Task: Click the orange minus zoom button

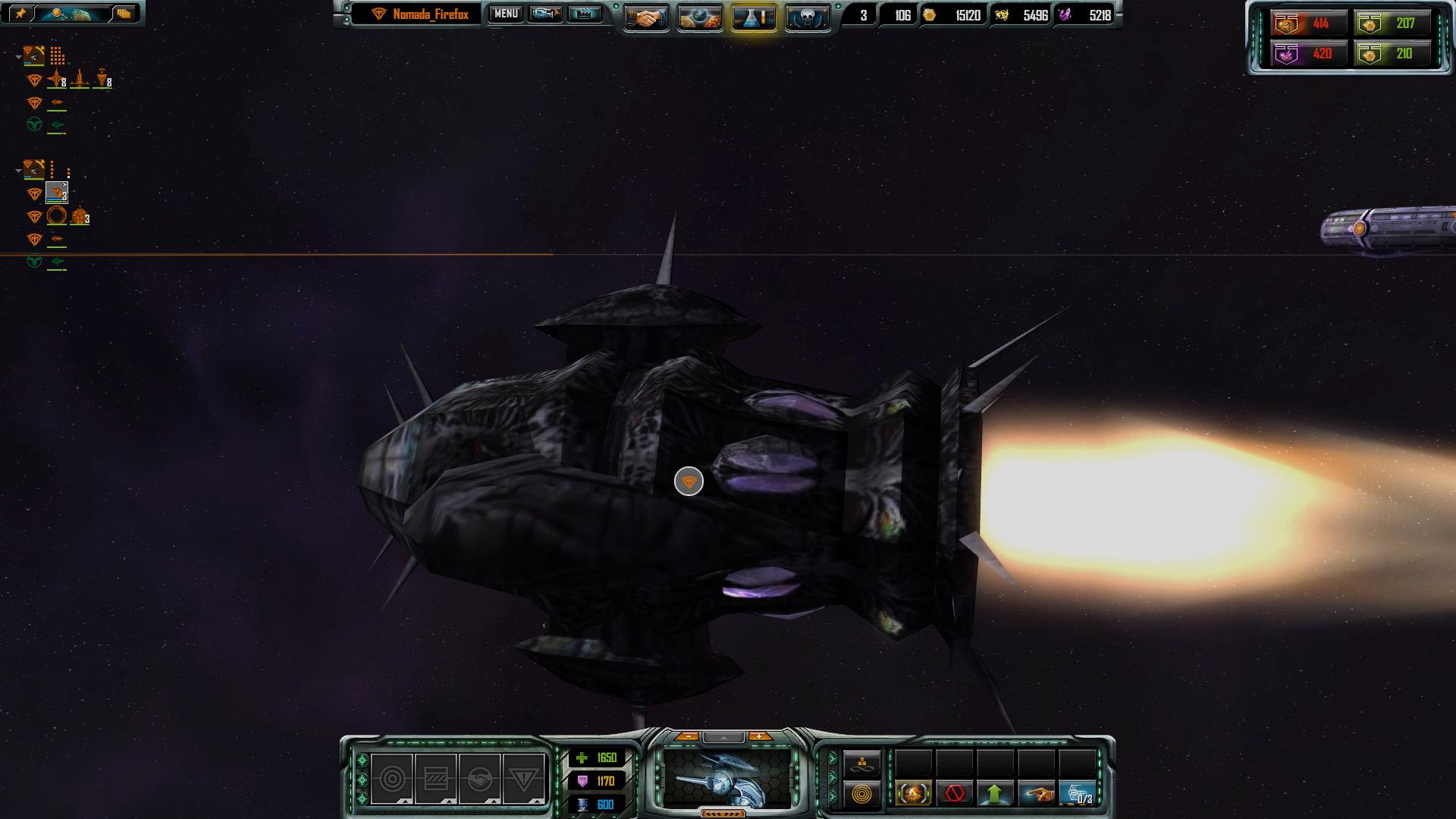Action: click(x=688, y=736)
